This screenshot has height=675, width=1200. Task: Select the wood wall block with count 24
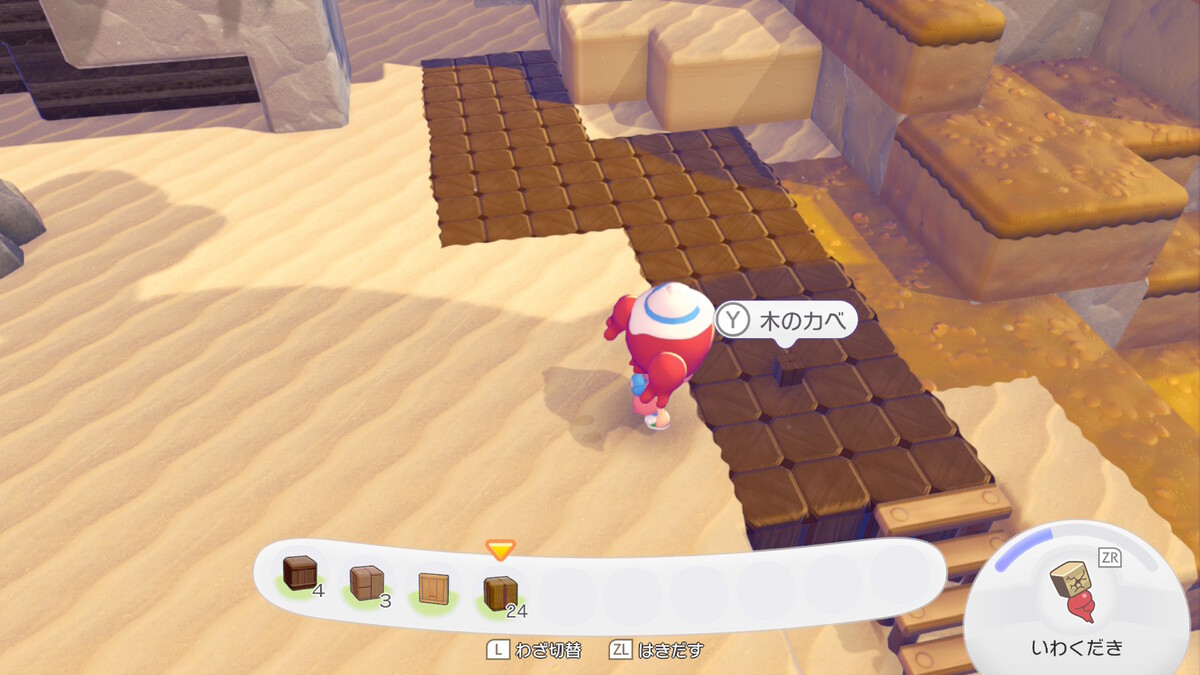click(x=500, y=593)
